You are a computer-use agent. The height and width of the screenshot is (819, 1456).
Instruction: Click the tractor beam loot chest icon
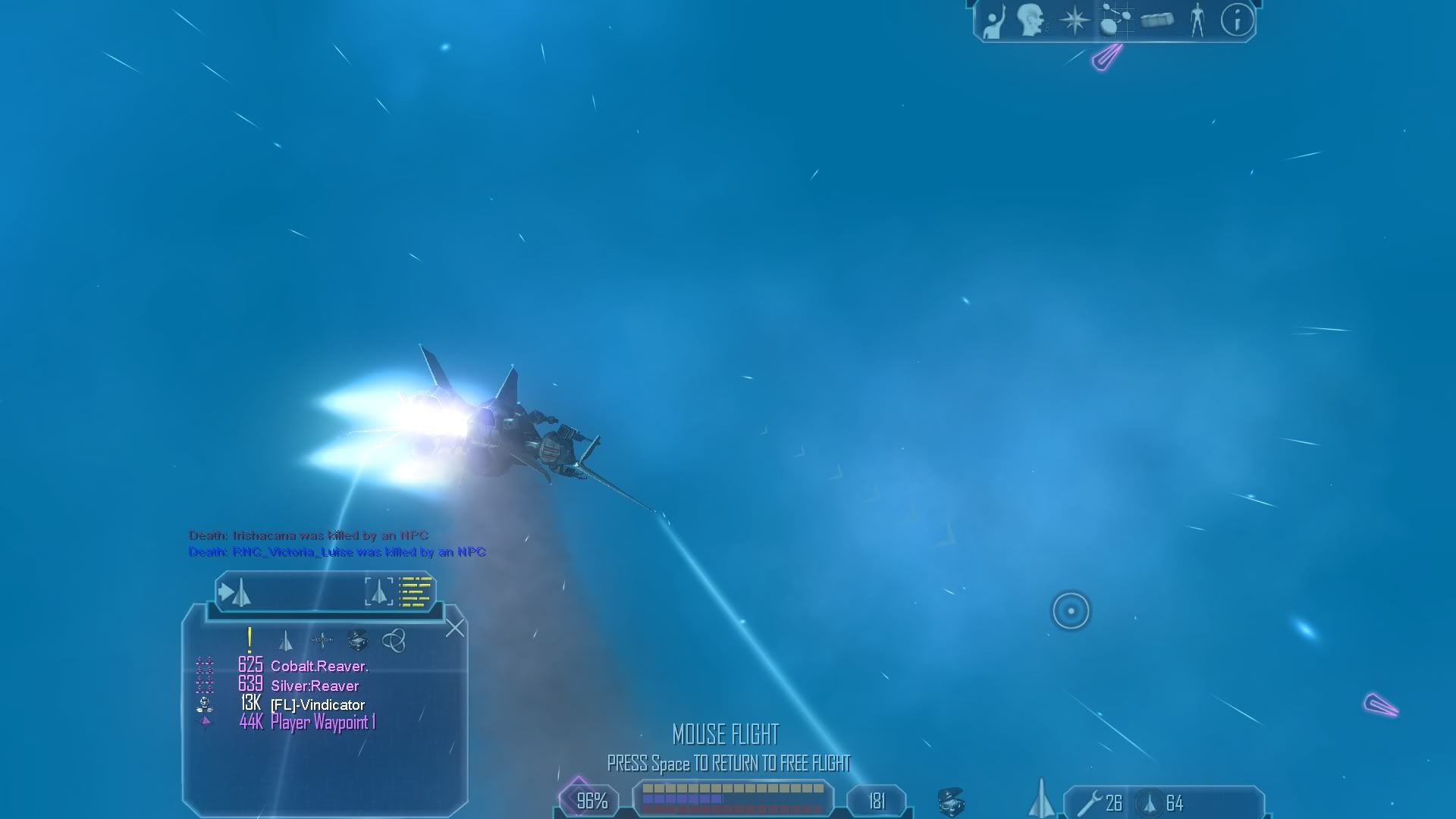click(x=950, y=802)
